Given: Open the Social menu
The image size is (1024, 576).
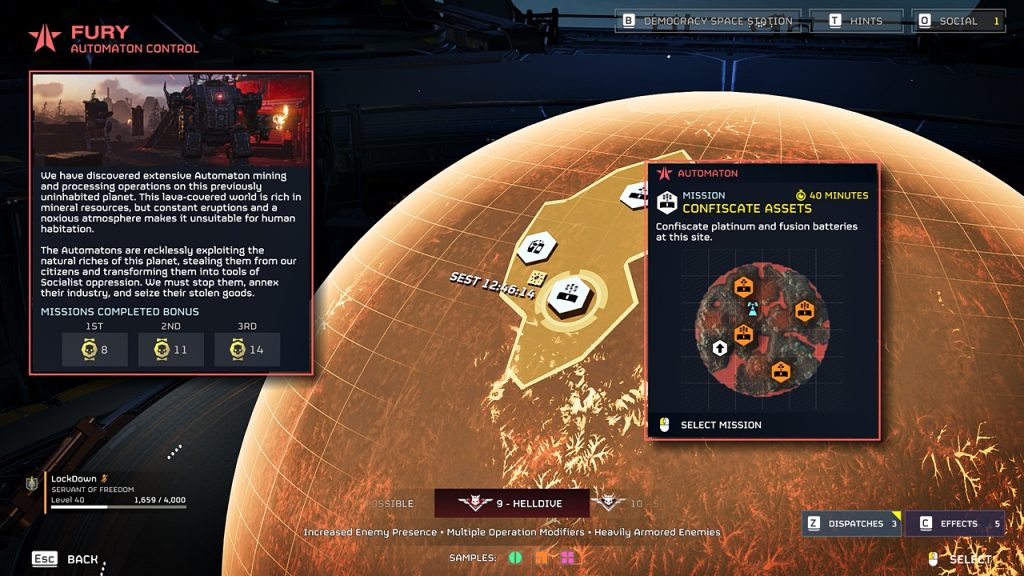Looking at the screenshot, I should coord(958,21).
